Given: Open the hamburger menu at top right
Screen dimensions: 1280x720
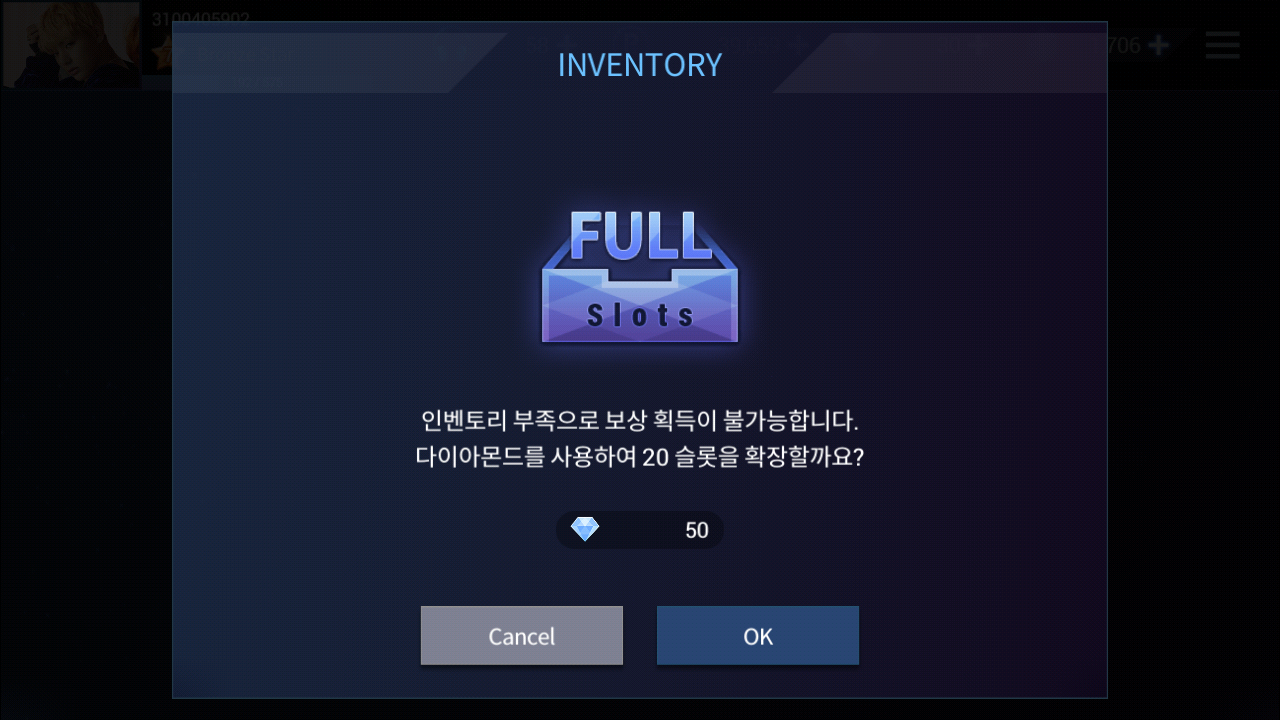Looking at the screenshot, I should (x=1222, y=45).
